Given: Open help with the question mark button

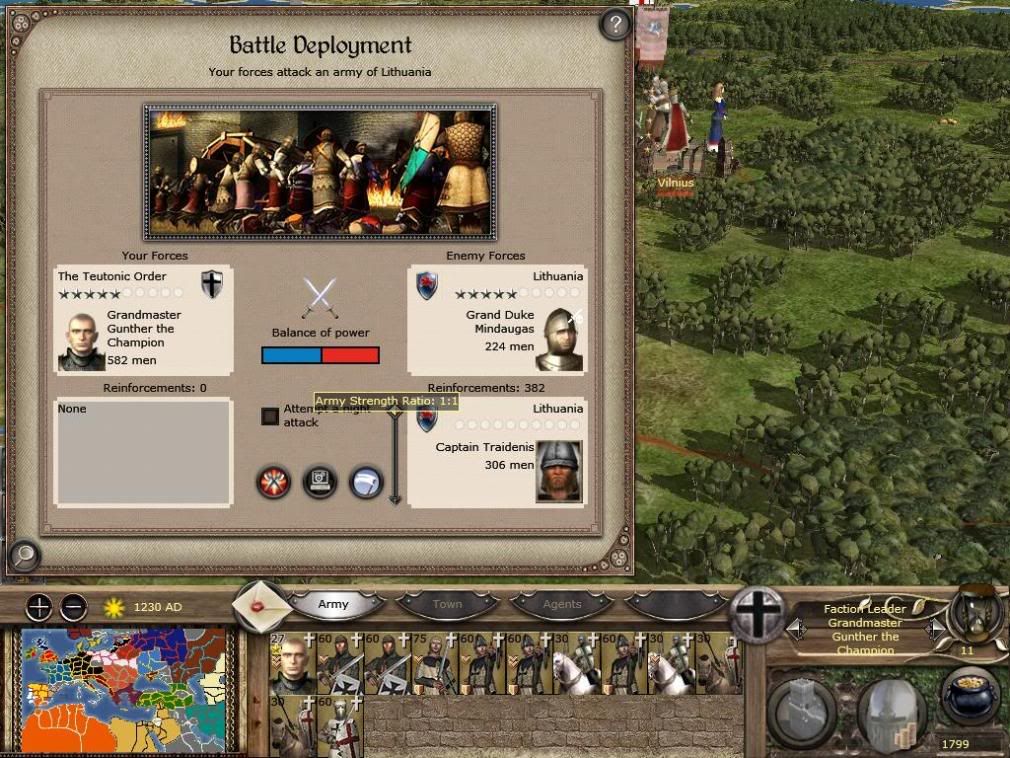Looking at the screenshot, I should pos(614,25).
